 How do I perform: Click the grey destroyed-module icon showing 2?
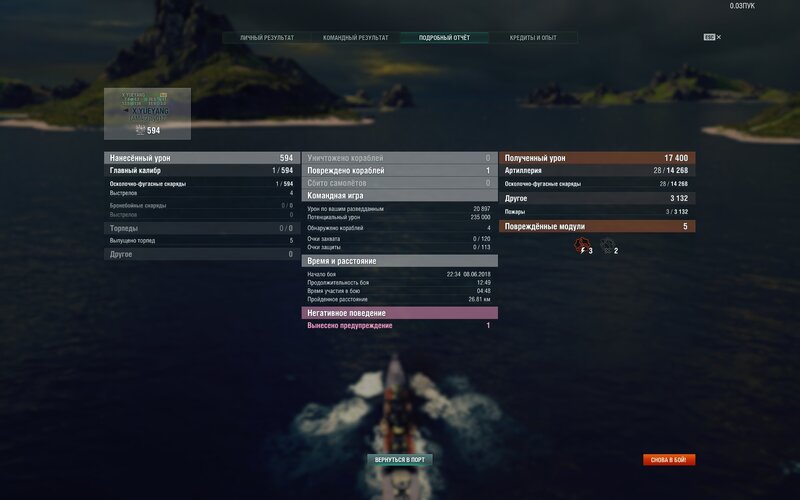(x=607, y=245)
